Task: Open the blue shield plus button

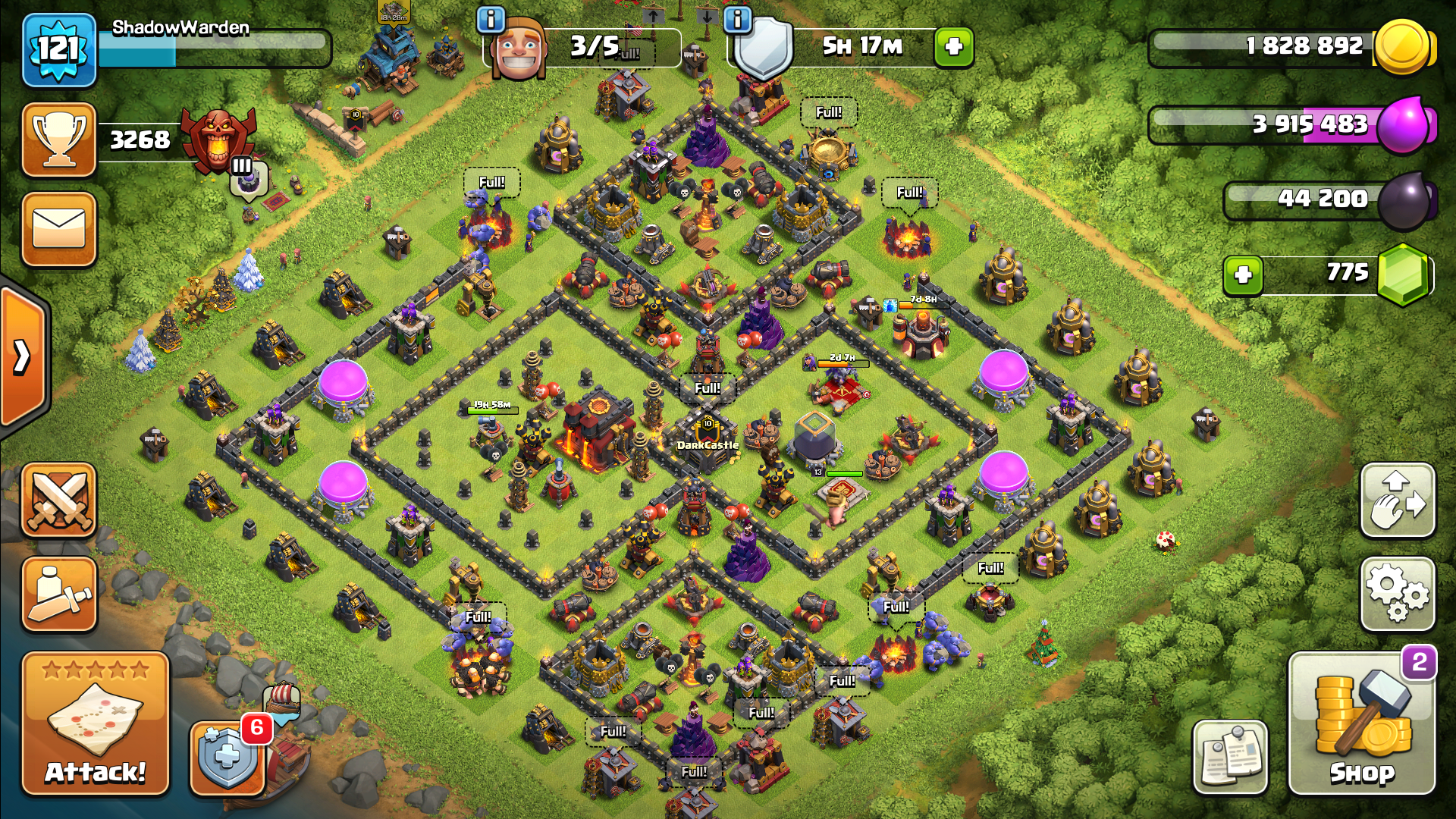Action: click(x=226, y=757)
